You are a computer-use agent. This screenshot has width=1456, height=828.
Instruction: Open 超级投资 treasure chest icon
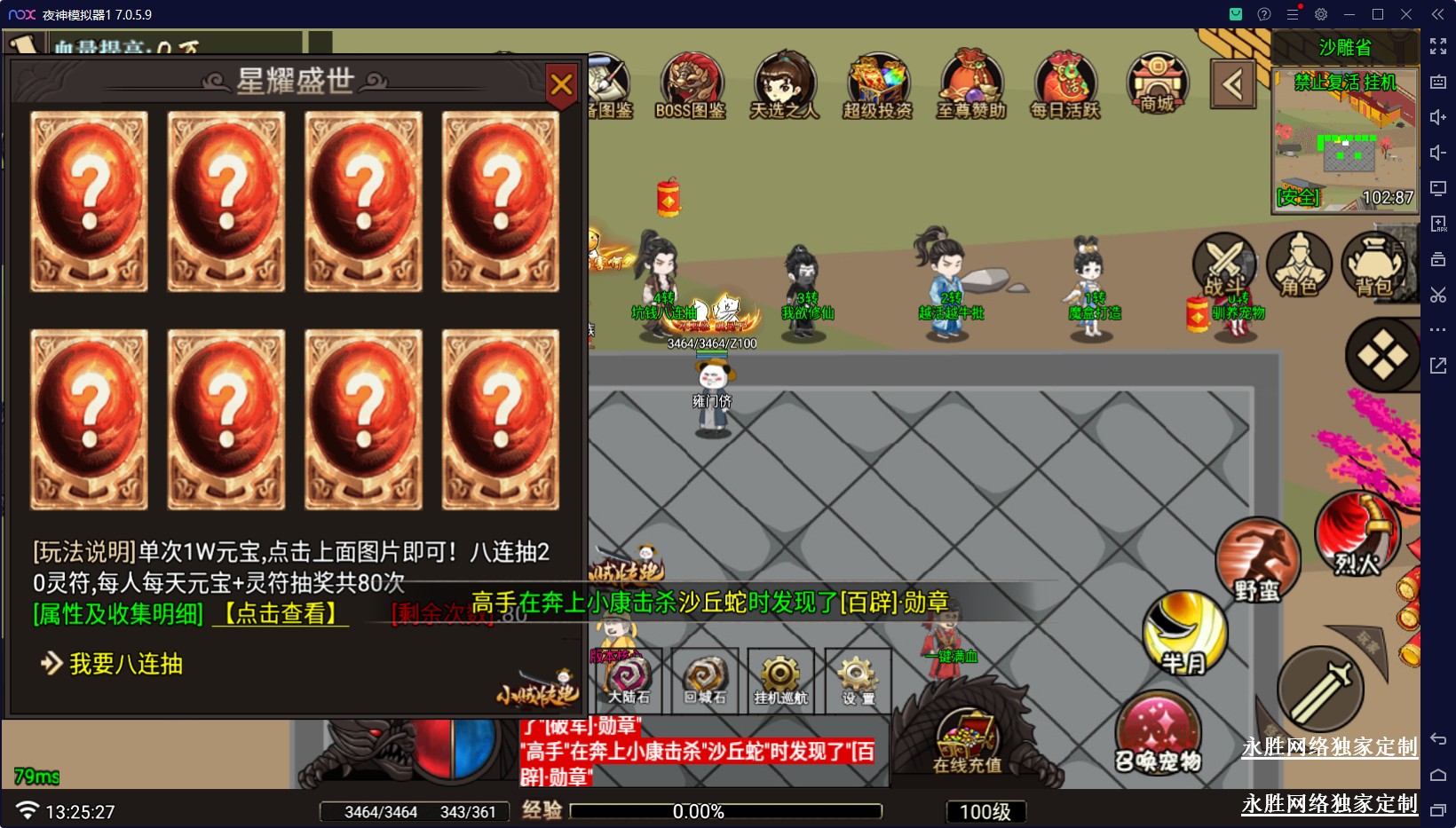[x=877, y=85]
